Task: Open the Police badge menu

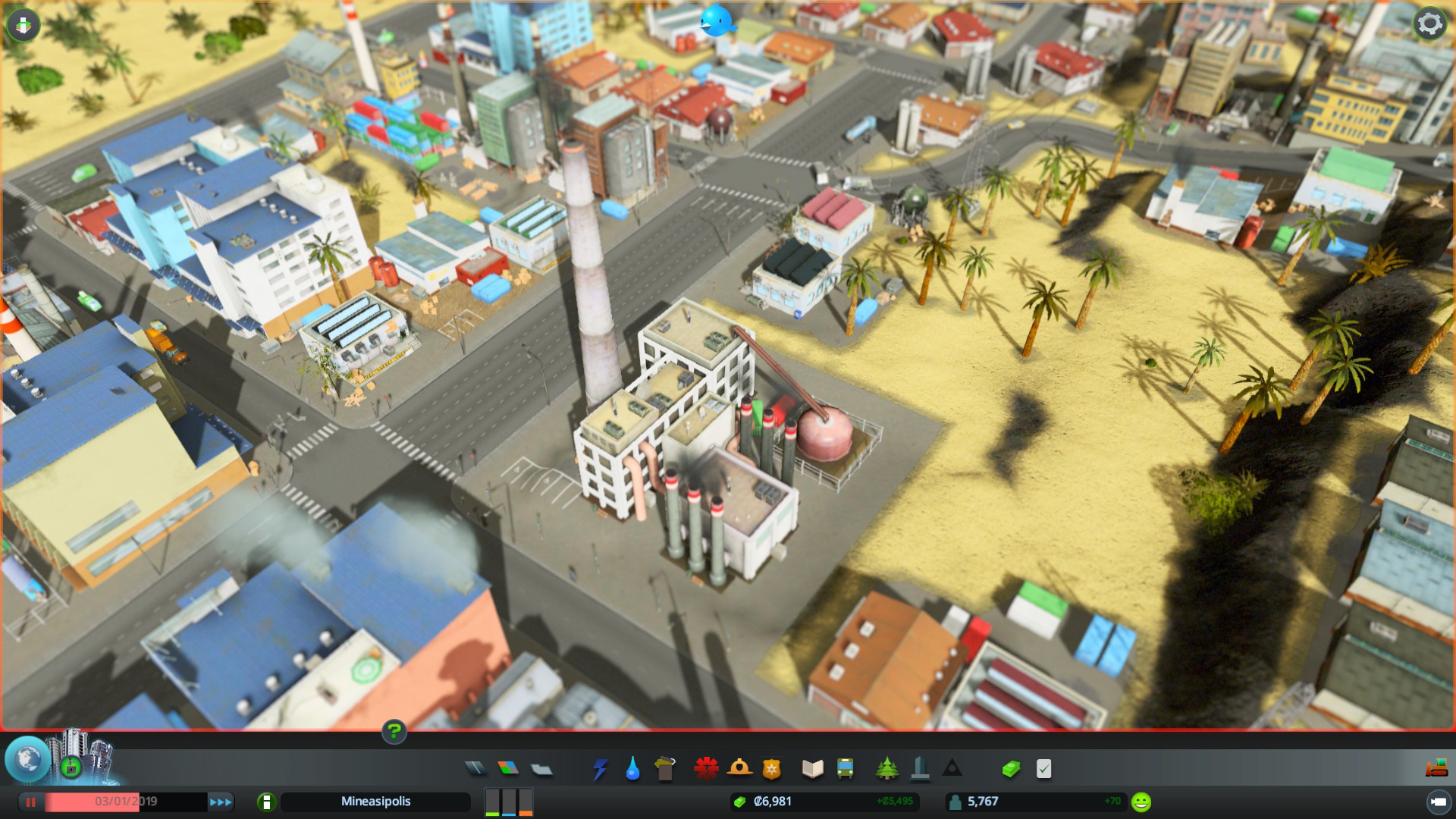Action: pyautogui.click(x=771, y=769)
